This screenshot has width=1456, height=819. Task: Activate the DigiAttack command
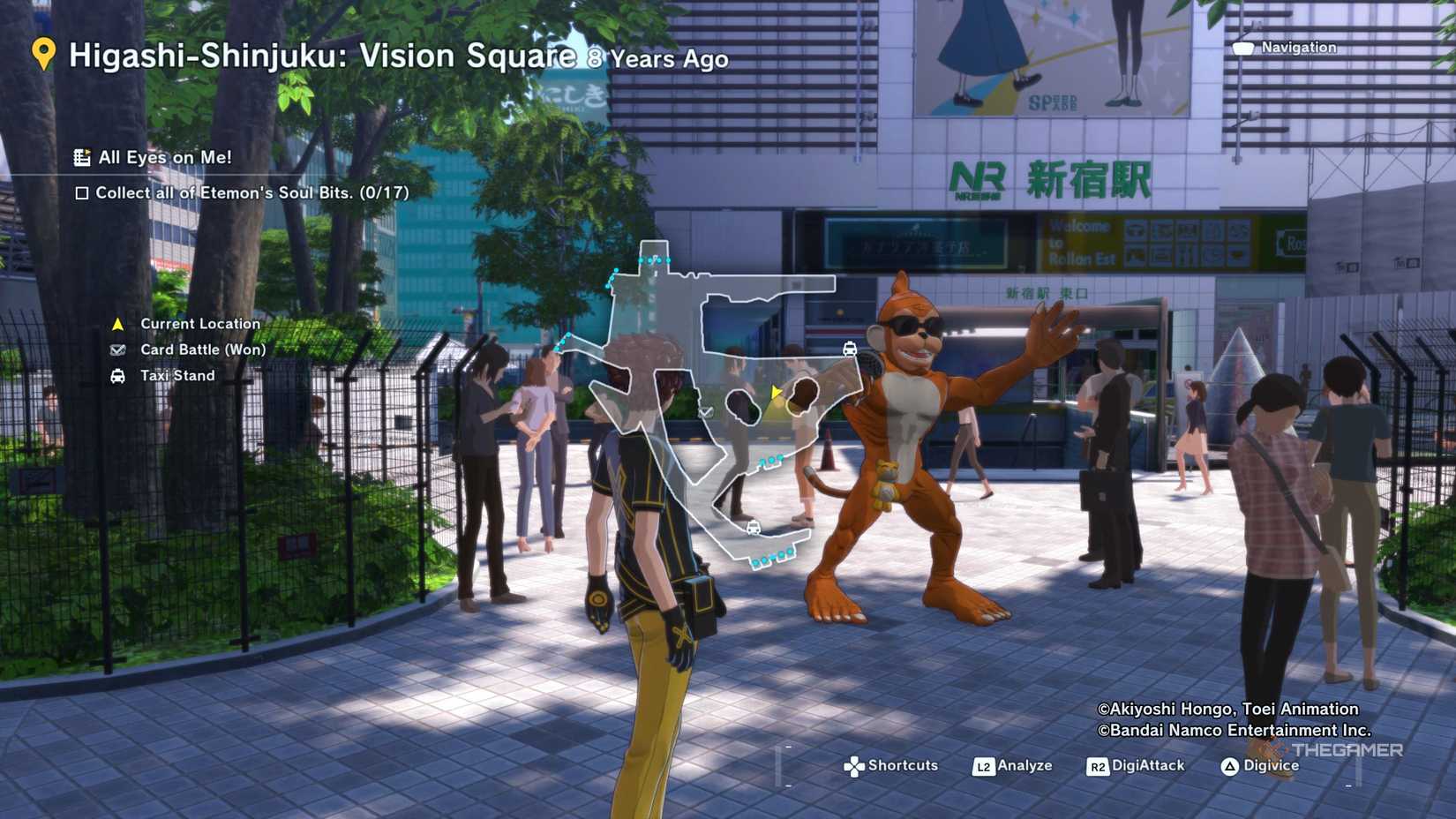click(x=1147, y=766)
